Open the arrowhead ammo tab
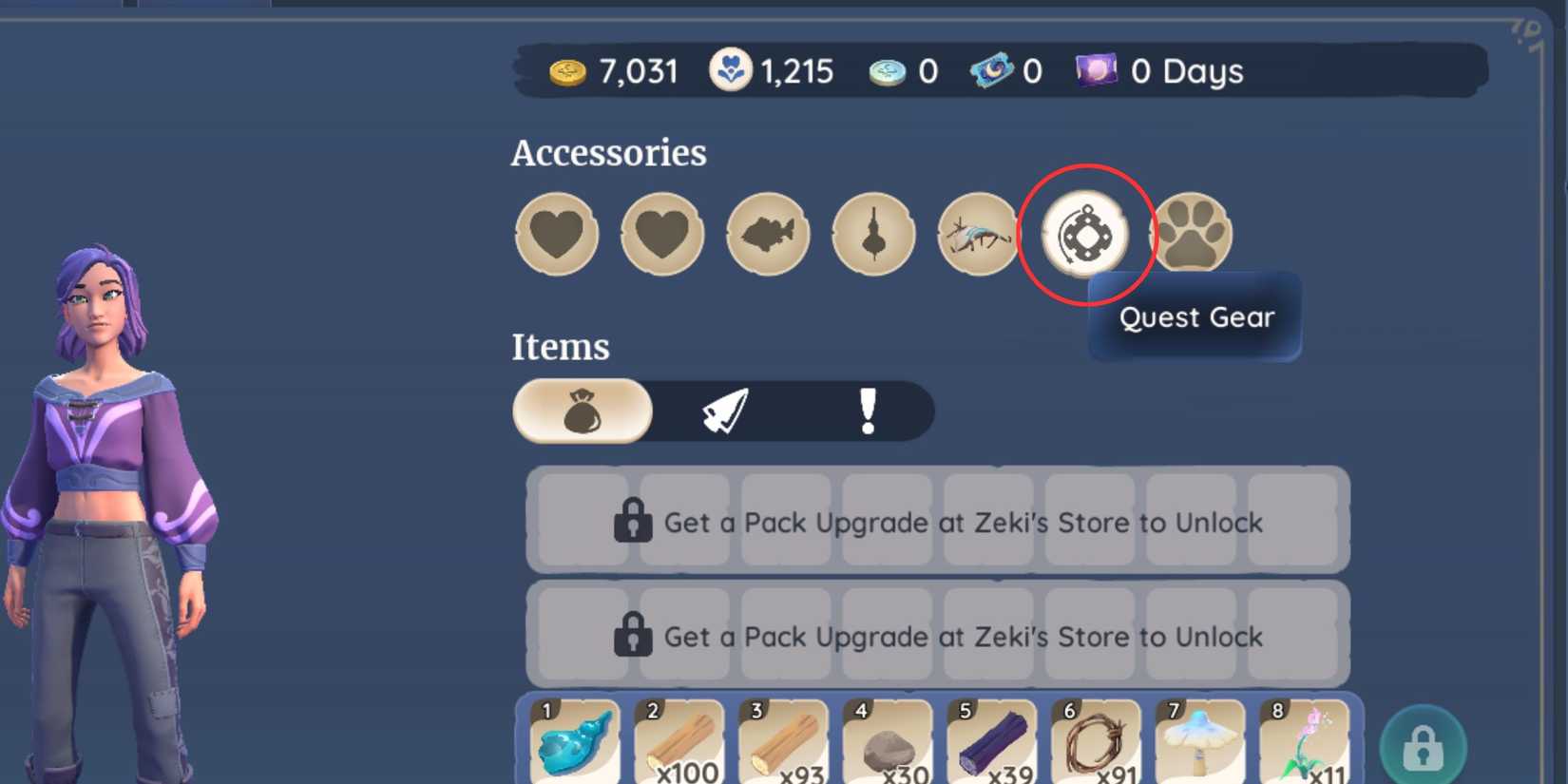This screenshot has height=784, width=1568. click(727, 411)
